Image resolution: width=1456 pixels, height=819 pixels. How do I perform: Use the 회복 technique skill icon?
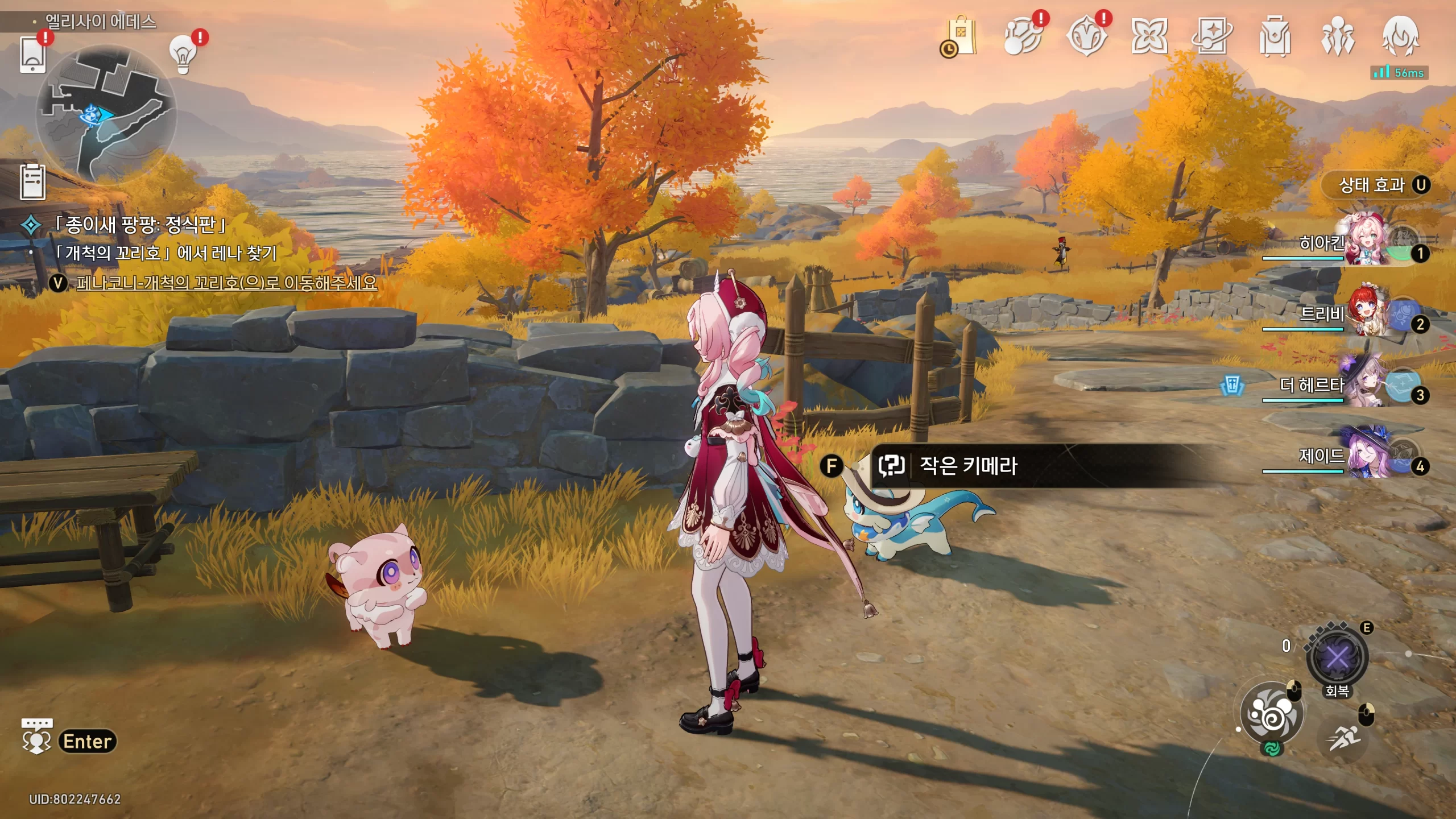[x=1337, y=658]
